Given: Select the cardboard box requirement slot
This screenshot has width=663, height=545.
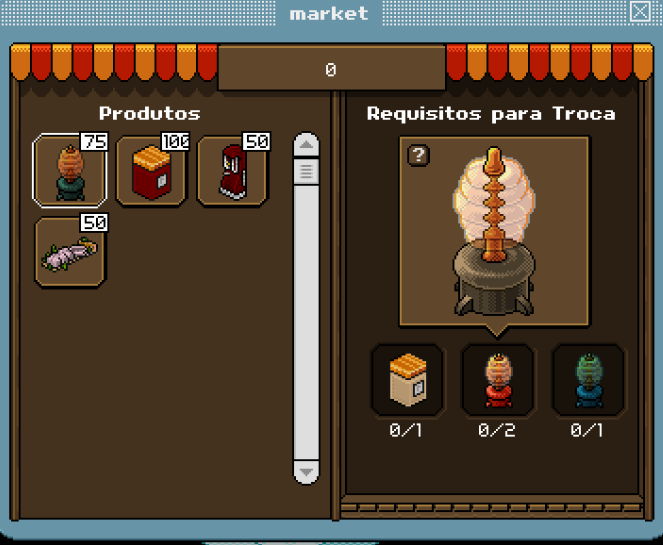Looking at the screenshot, I should pos(407,380).
